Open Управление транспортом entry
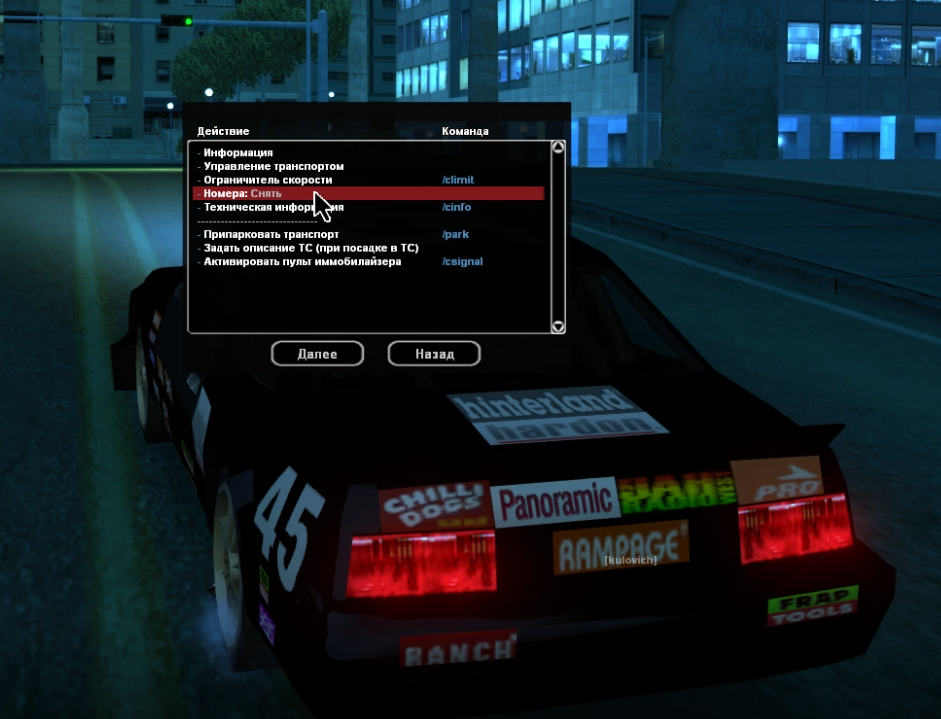The height and width of the screenshot is (719, 941). (x=273, y=166)
